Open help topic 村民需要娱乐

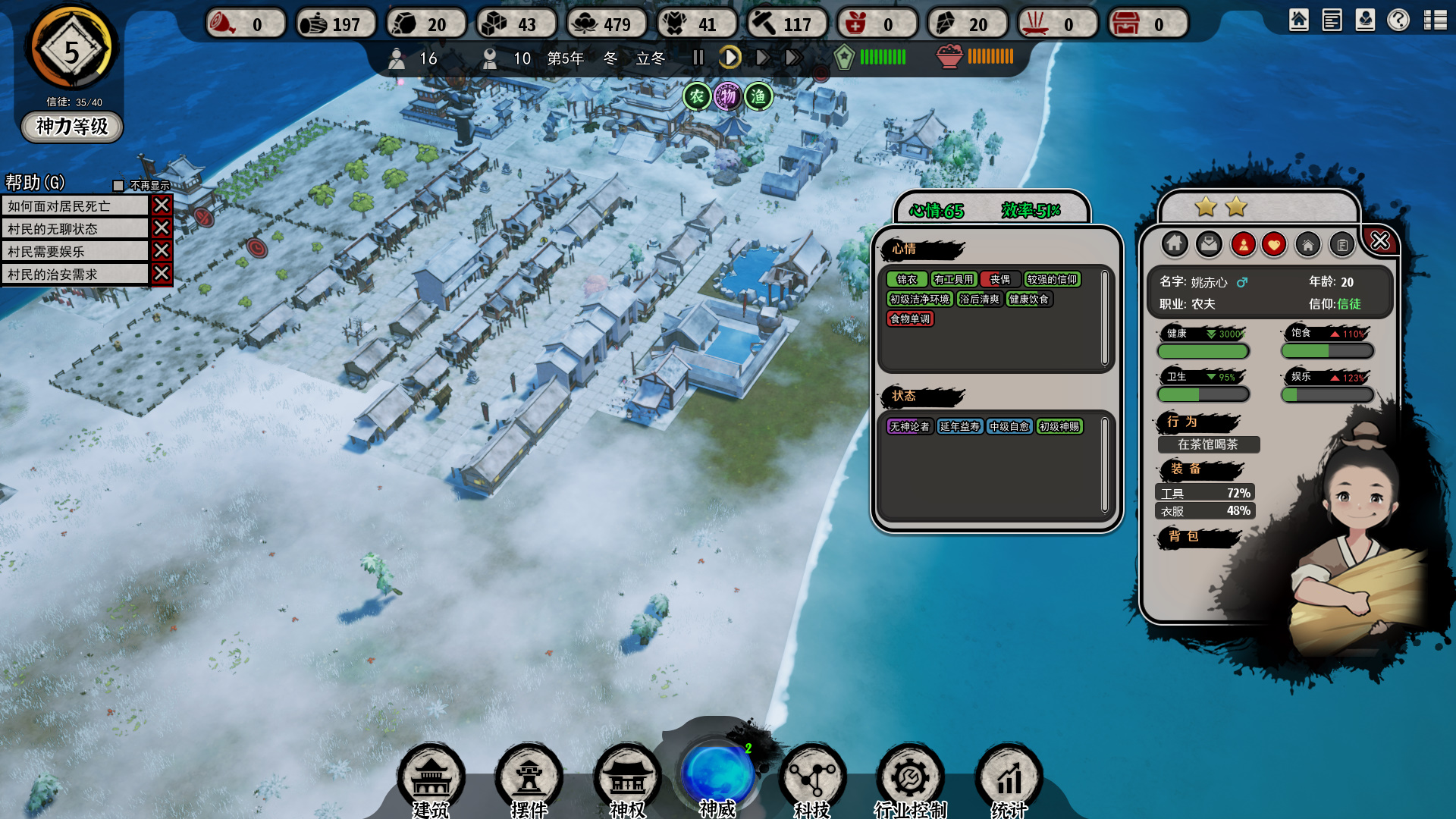[74, 251]
